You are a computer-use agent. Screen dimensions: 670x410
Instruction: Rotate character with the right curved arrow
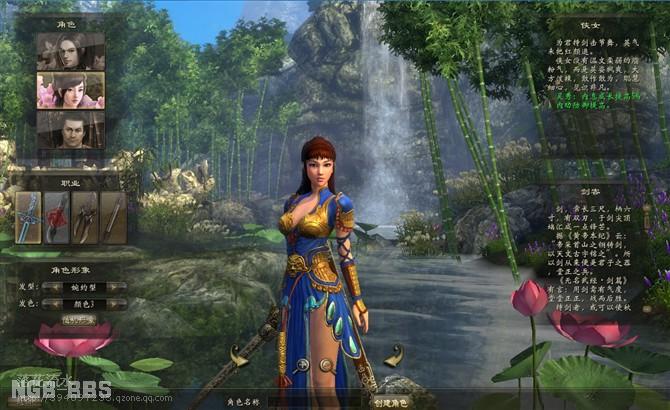(393, 355)
